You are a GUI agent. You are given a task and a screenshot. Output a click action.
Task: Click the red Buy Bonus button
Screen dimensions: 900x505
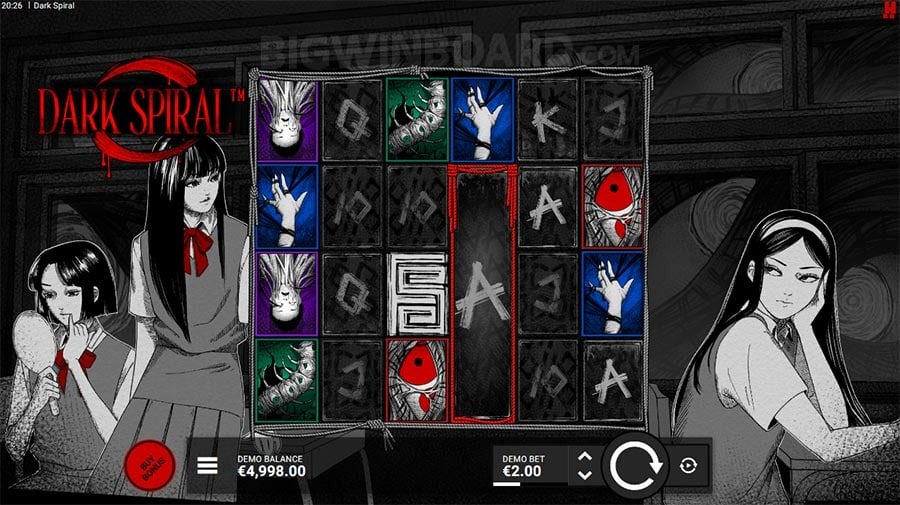tap(150, 464)
